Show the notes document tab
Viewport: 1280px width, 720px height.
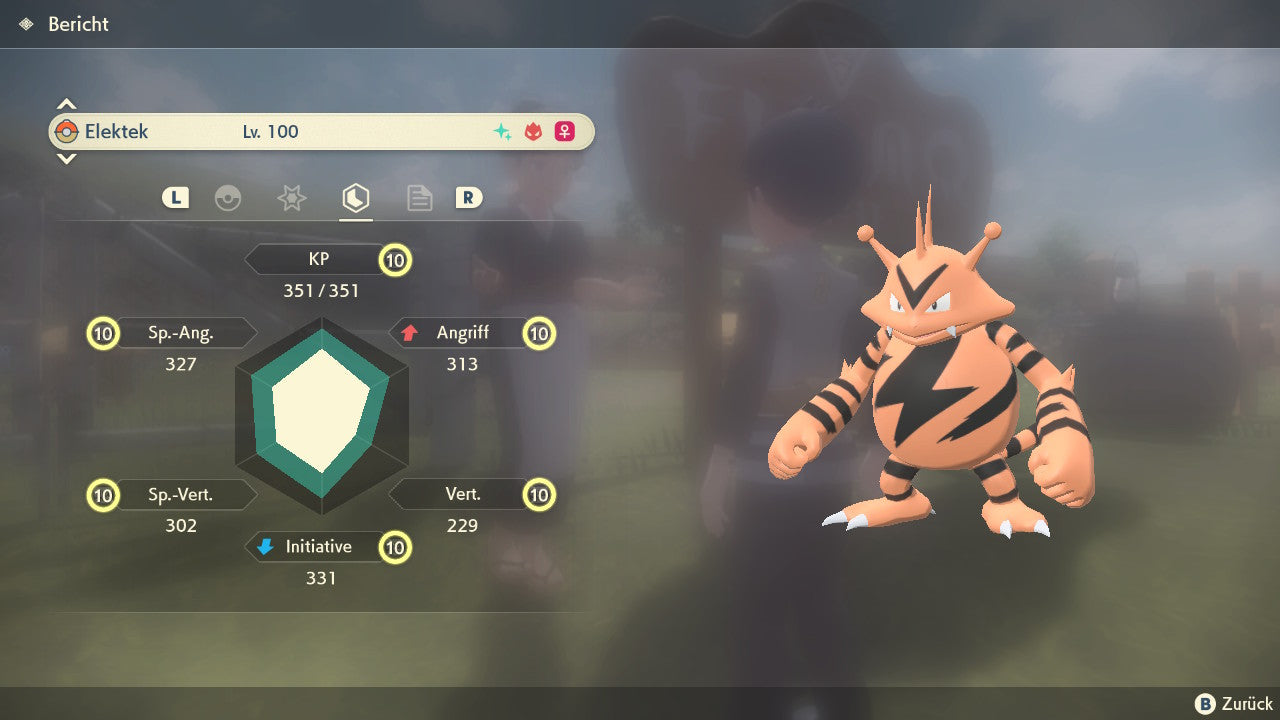pos(419,198)
